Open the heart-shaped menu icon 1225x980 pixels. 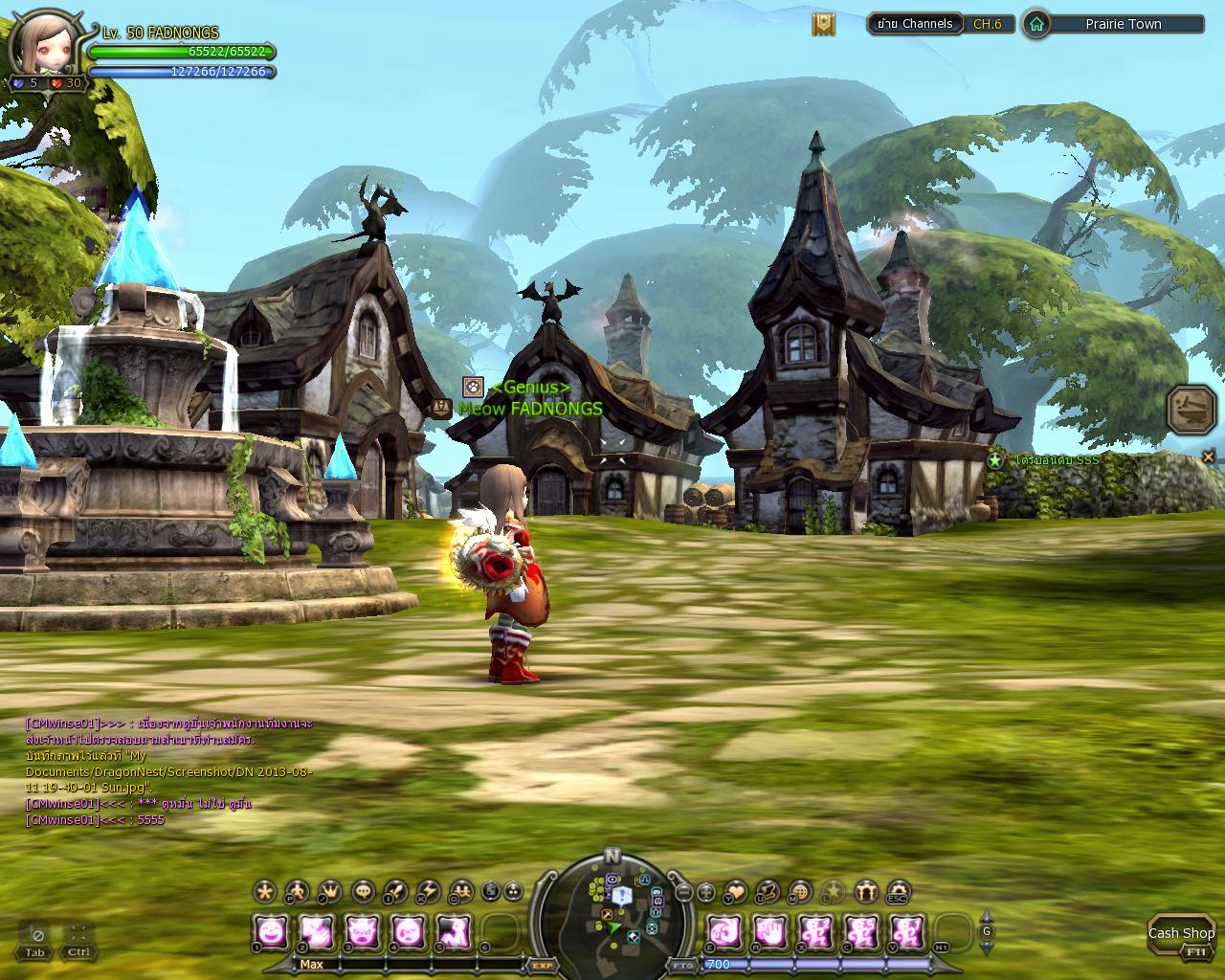(x=735, y=892)
